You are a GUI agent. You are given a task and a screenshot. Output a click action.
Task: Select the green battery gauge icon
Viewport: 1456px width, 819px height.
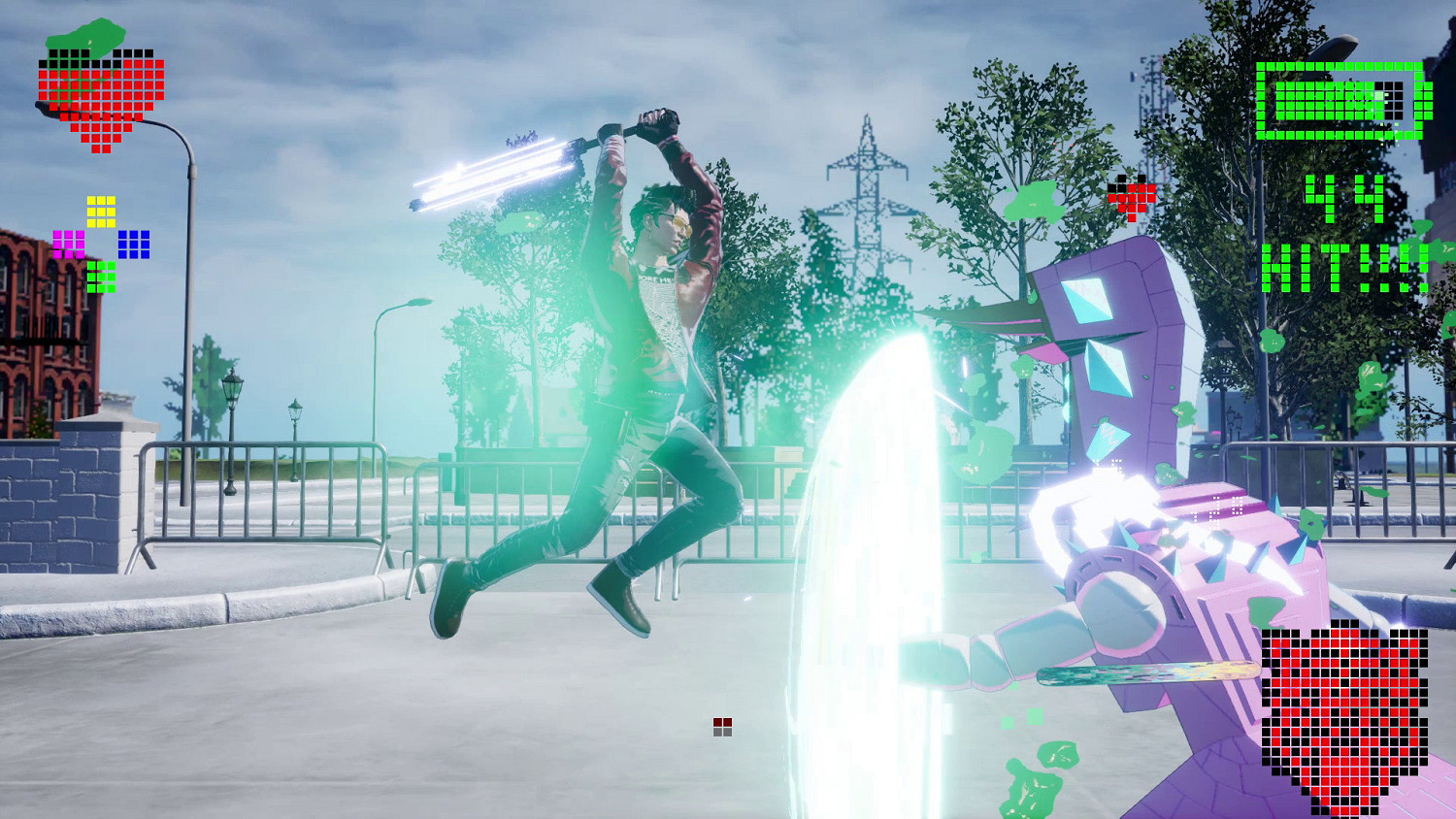click(1344, 100)
